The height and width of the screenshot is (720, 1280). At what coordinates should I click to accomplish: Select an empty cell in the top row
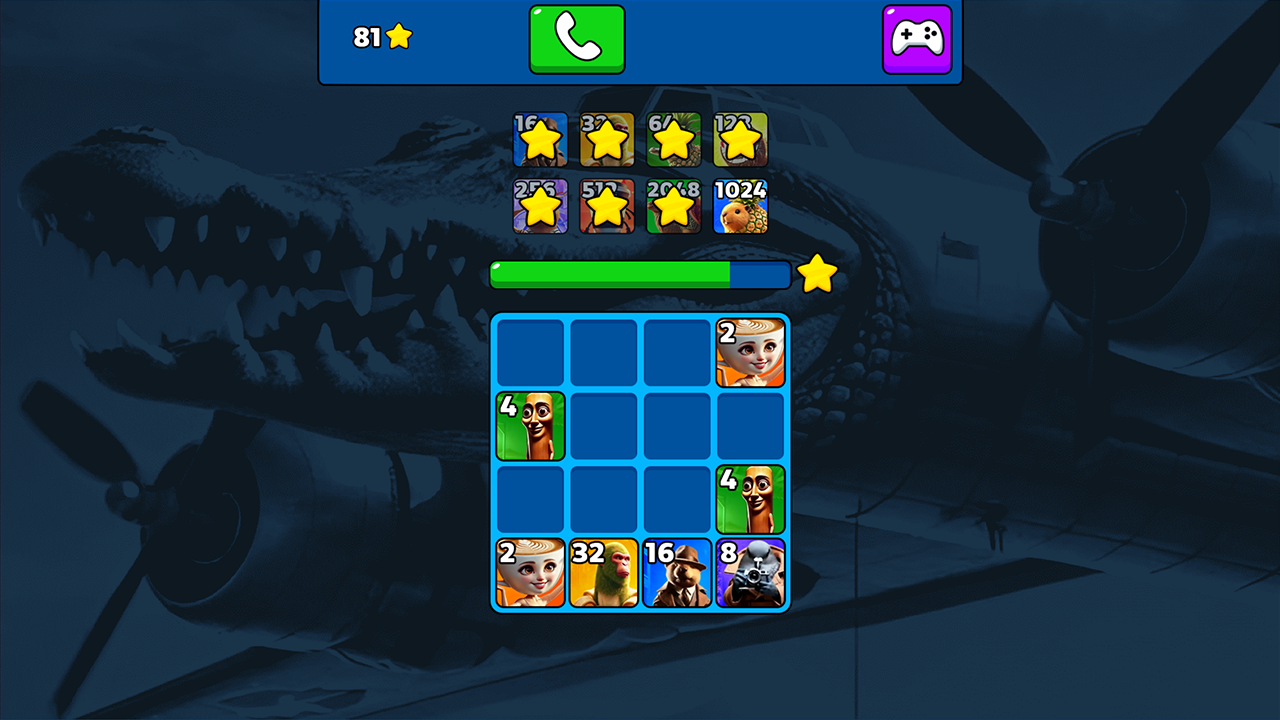pyautogui.click(x=603, y=351)
